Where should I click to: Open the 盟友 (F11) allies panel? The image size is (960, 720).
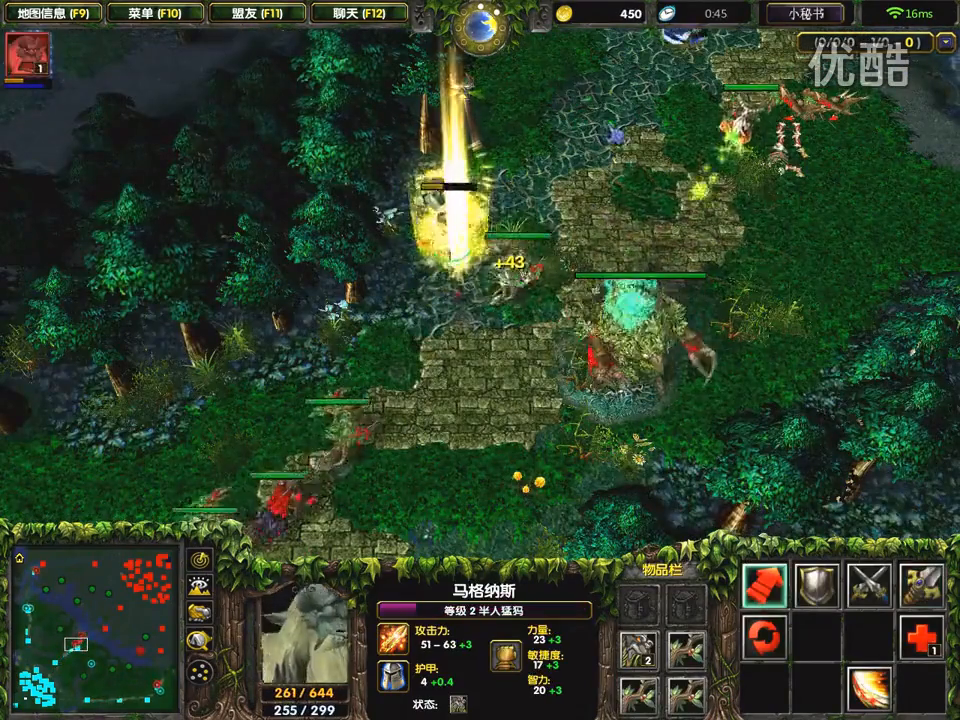[x=256, y=14]
